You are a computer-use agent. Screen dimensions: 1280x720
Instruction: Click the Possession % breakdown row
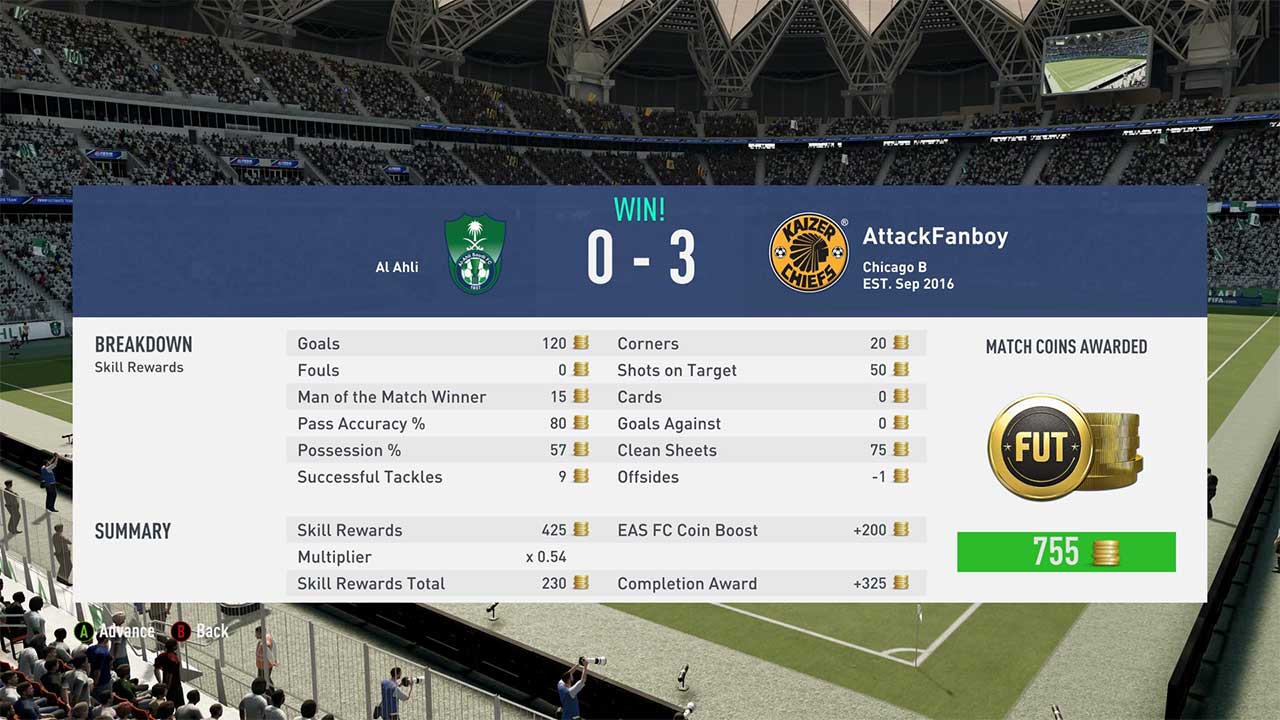click(x=430, y=450)
